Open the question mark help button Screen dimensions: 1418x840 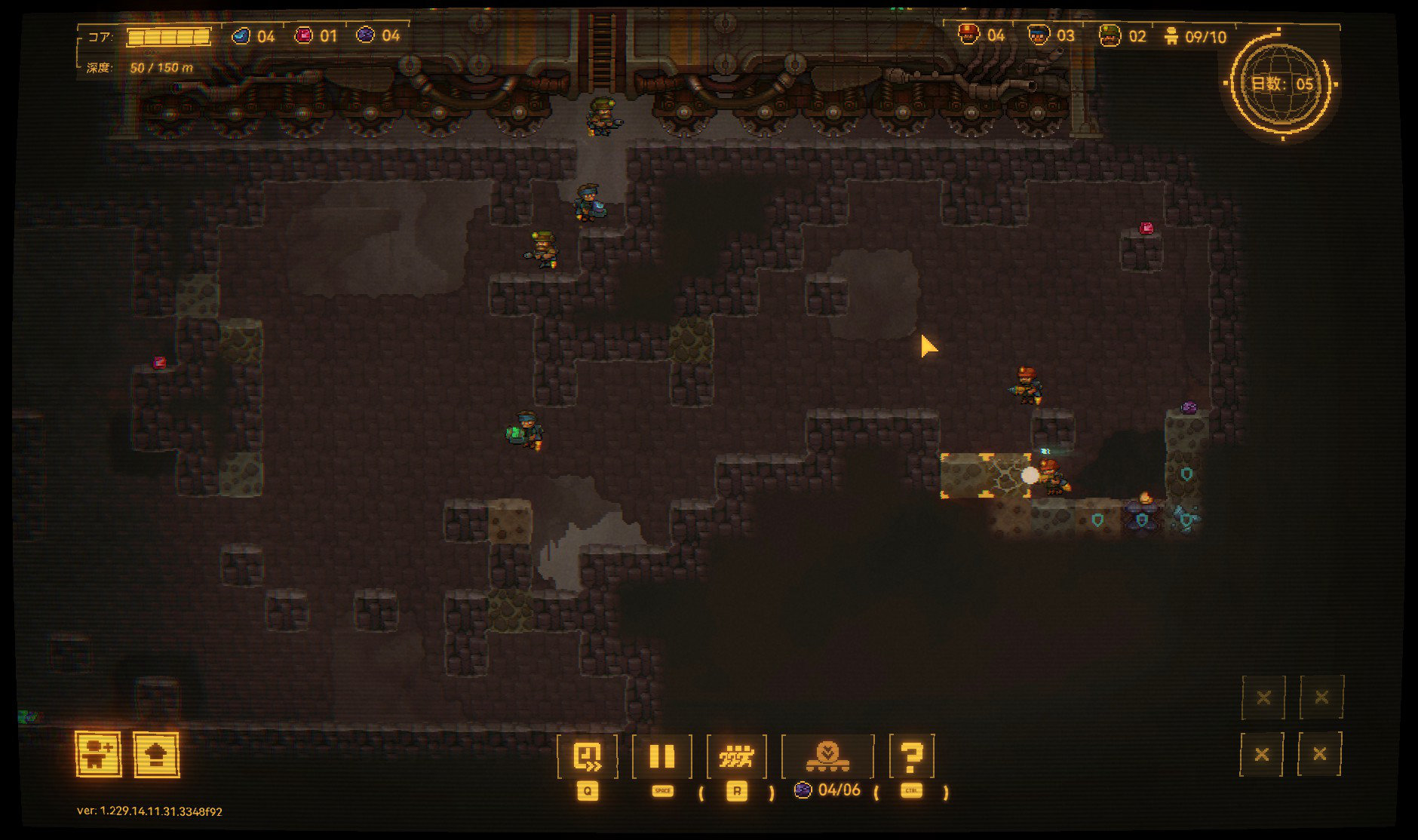click(911, 756)
